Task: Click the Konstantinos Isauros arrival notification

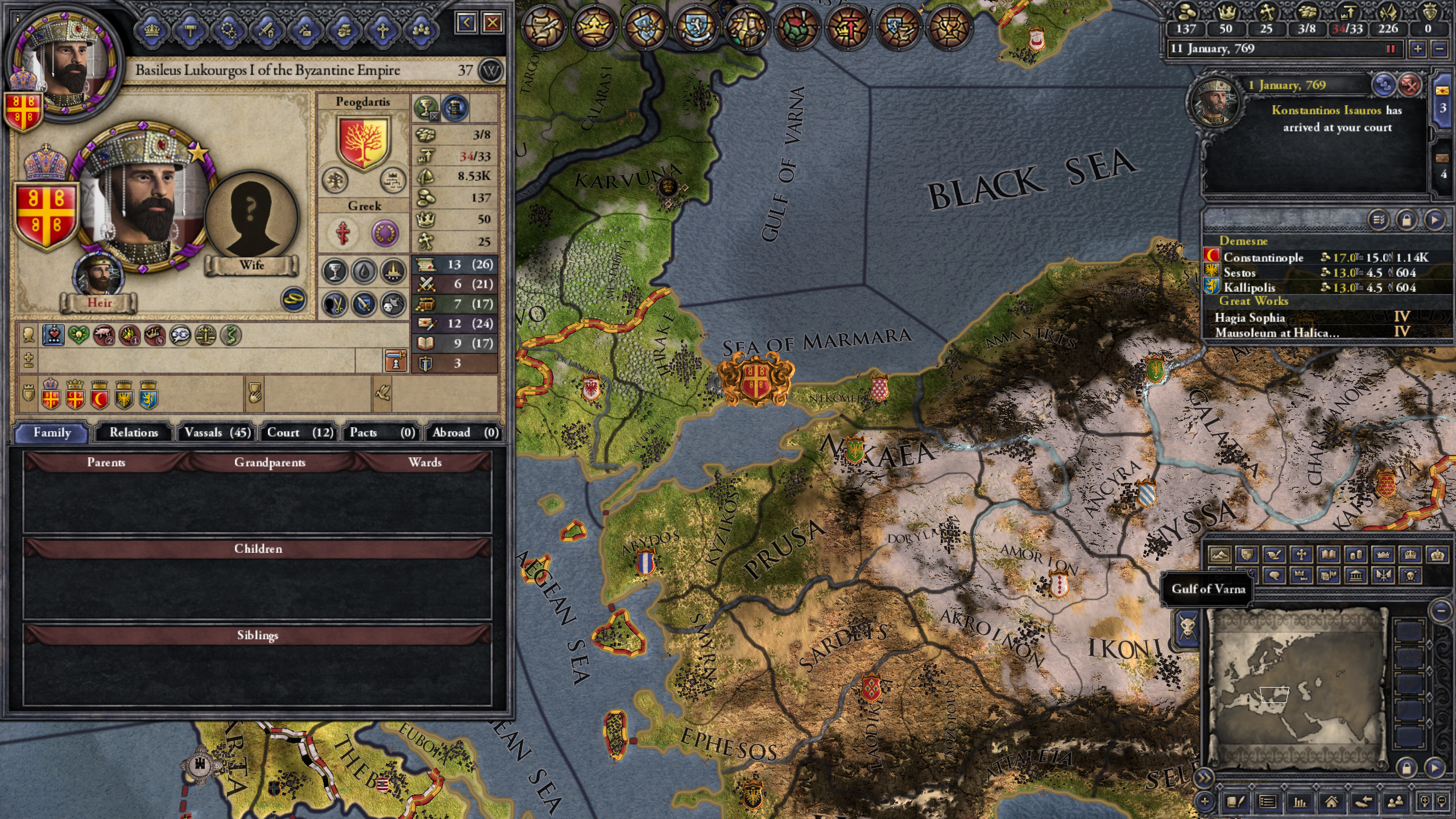Action: tap(1337, 118)
